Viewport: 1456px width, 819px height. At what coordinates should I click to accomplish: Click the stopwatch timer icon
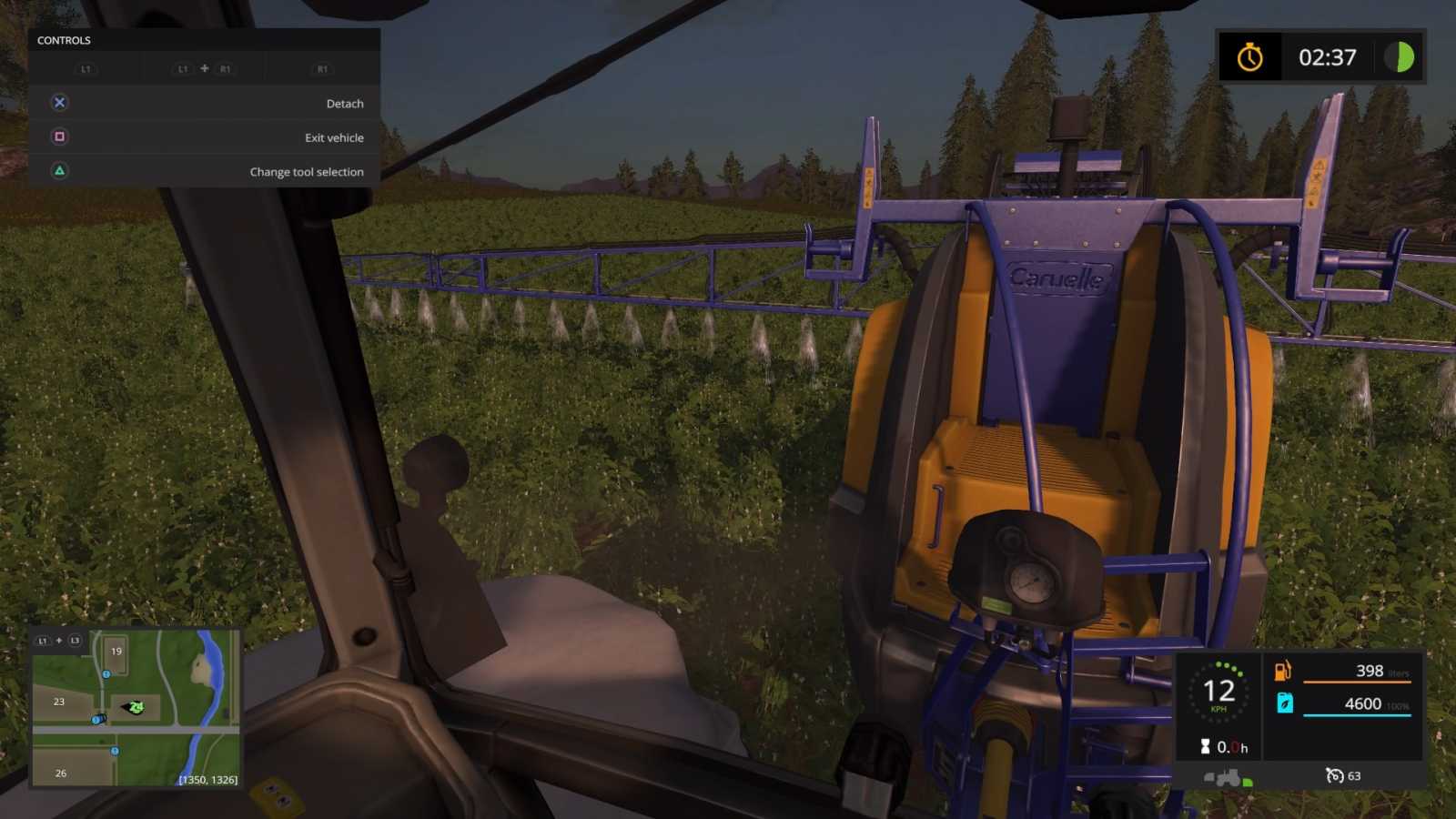coord(1250,57)
